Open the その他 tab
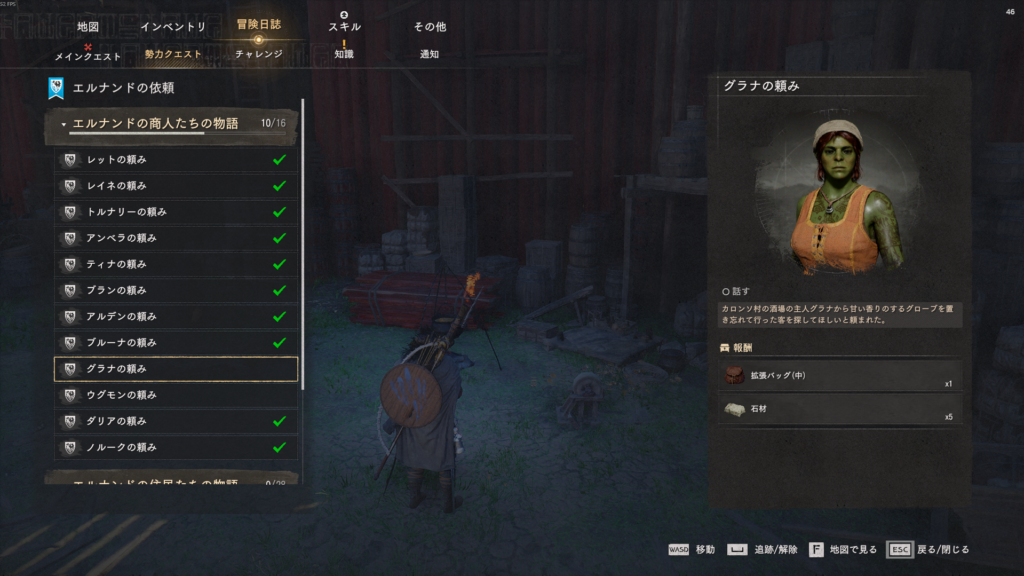 coord(429,27)
